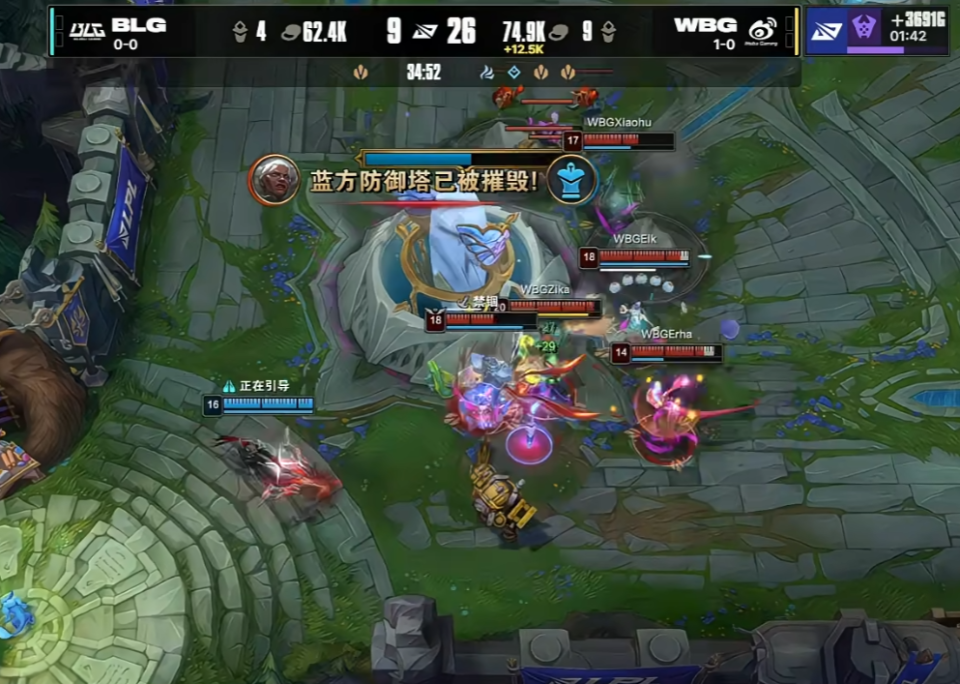Viewport: 960px width, 684px height.
Task: Select the champion portrait in the turret announcement
Action: [273, 180]
